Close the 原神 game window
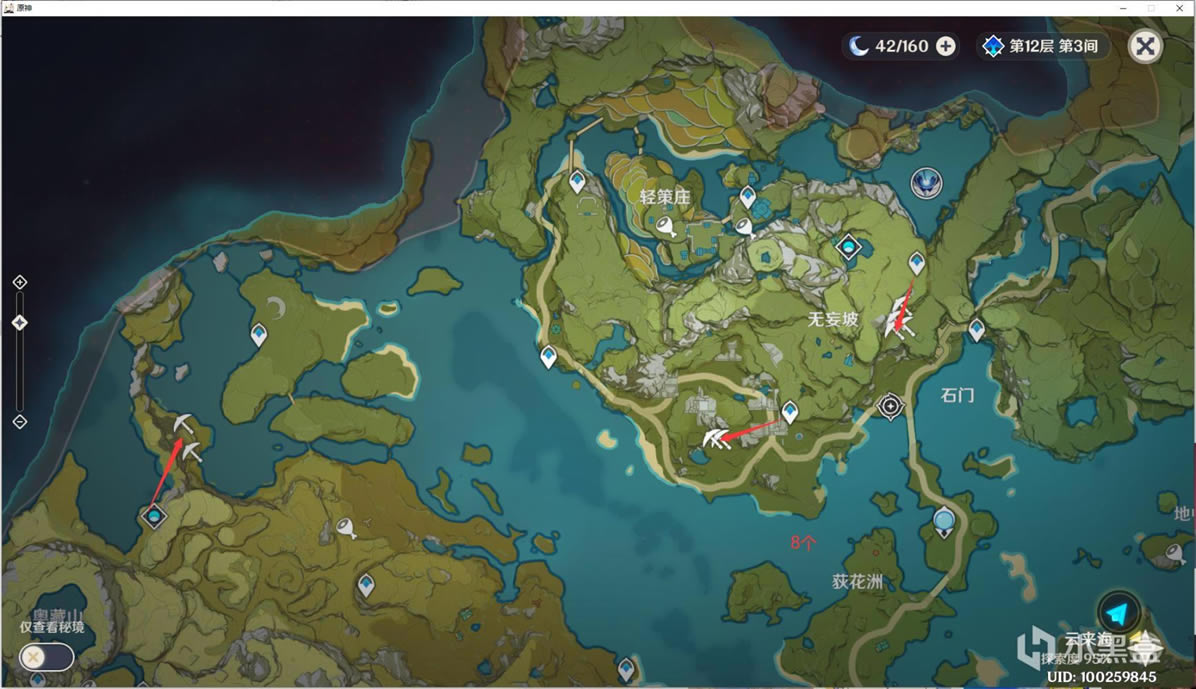This screenshot has height=689, width=1196. [1181, 7]
